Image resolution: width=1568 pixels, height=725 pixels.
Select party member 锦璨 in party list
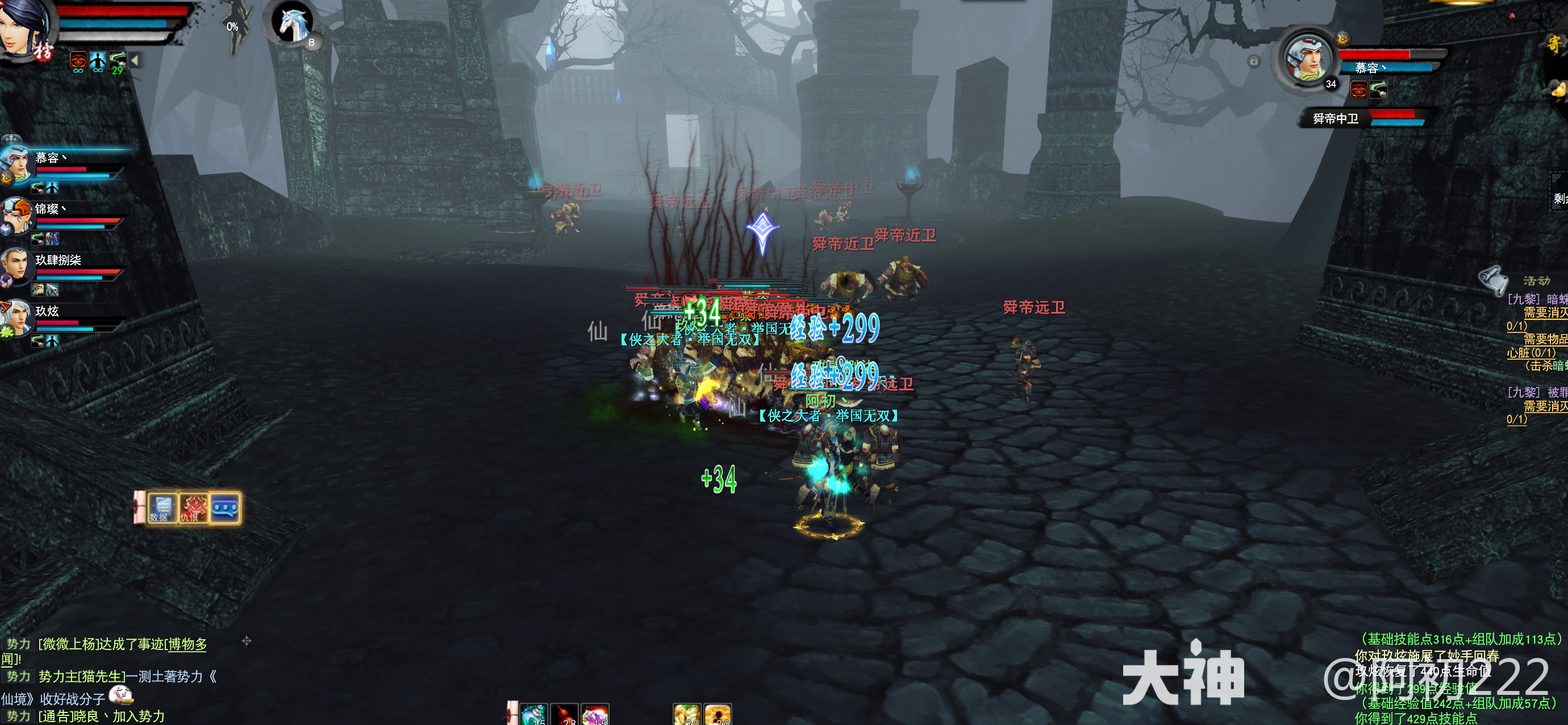point(16,214)
